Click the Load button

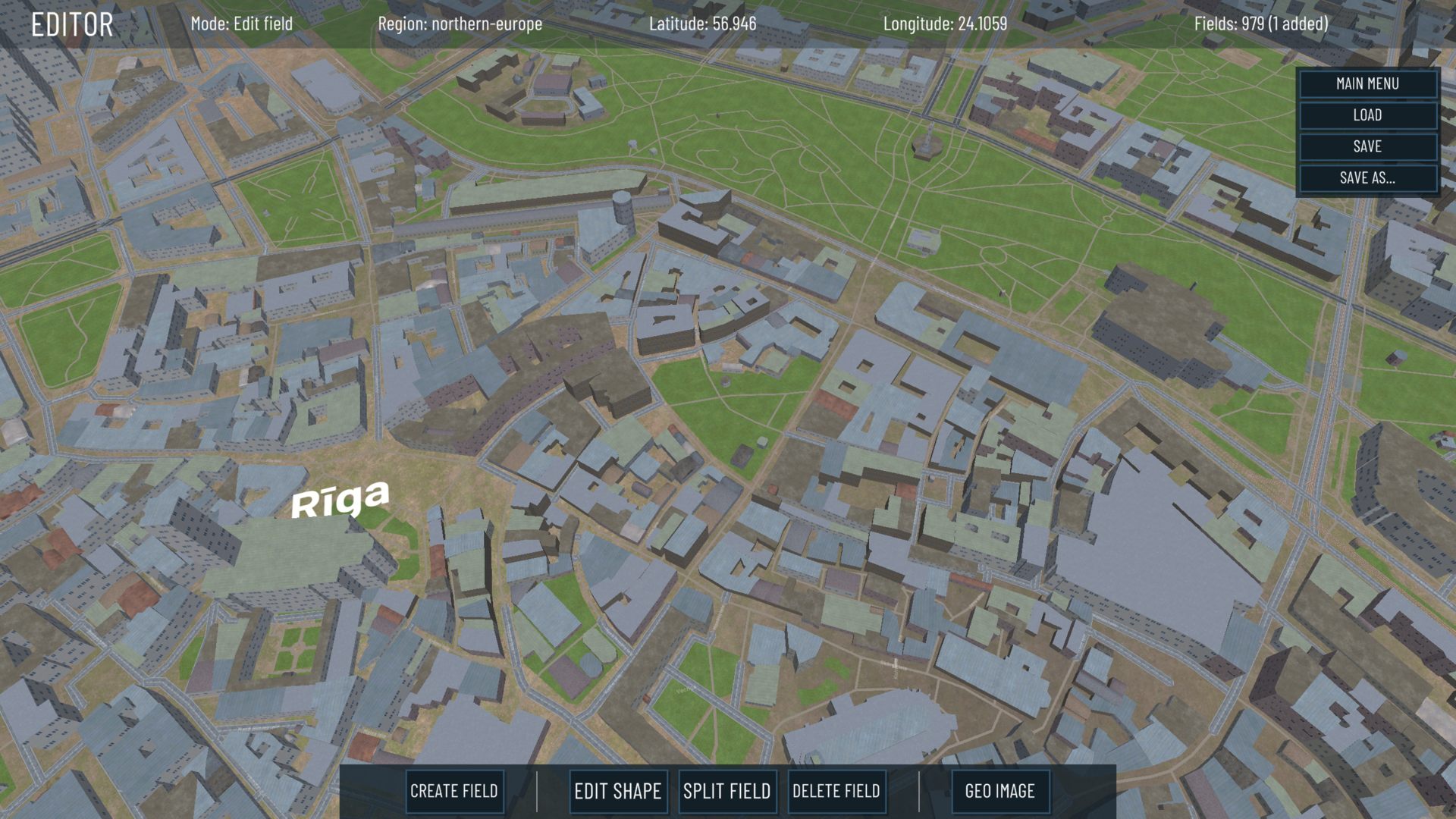coord(1367,115)
